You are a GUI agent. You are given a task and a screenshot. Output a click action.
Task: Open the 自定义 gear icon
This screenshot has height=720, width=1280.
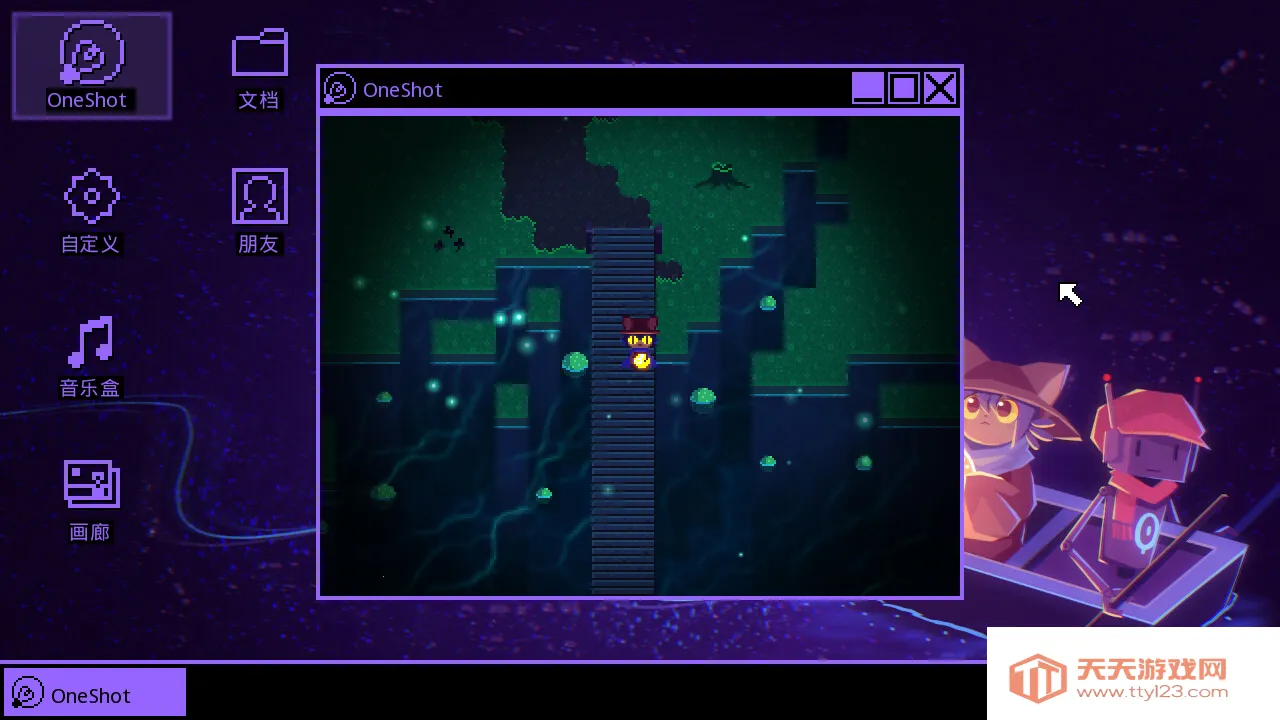pos(91,197)
